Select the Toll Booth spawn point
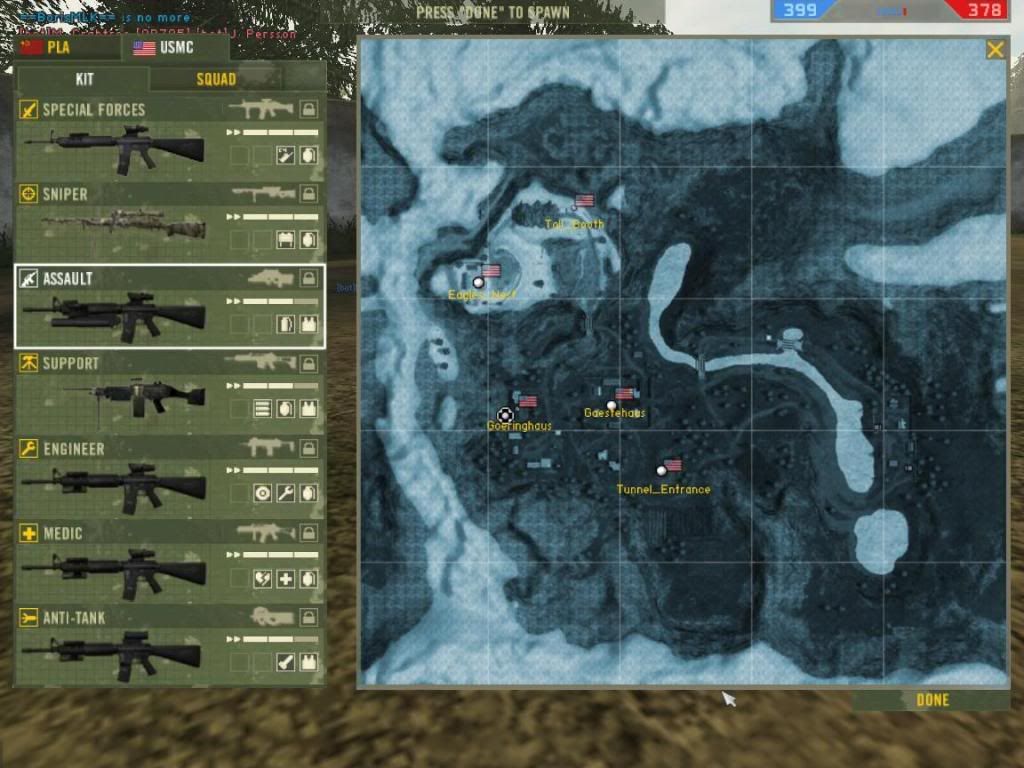 tap(573, 208)
